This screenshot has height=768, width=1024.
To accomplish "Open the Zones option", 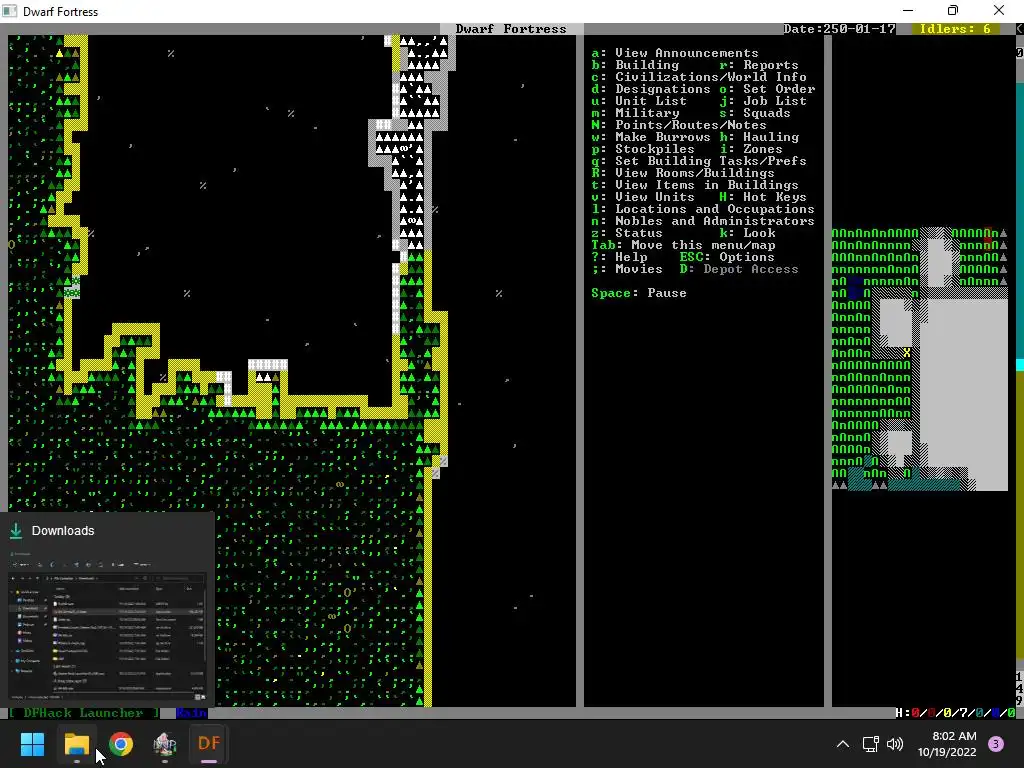I will click(762, 149).
